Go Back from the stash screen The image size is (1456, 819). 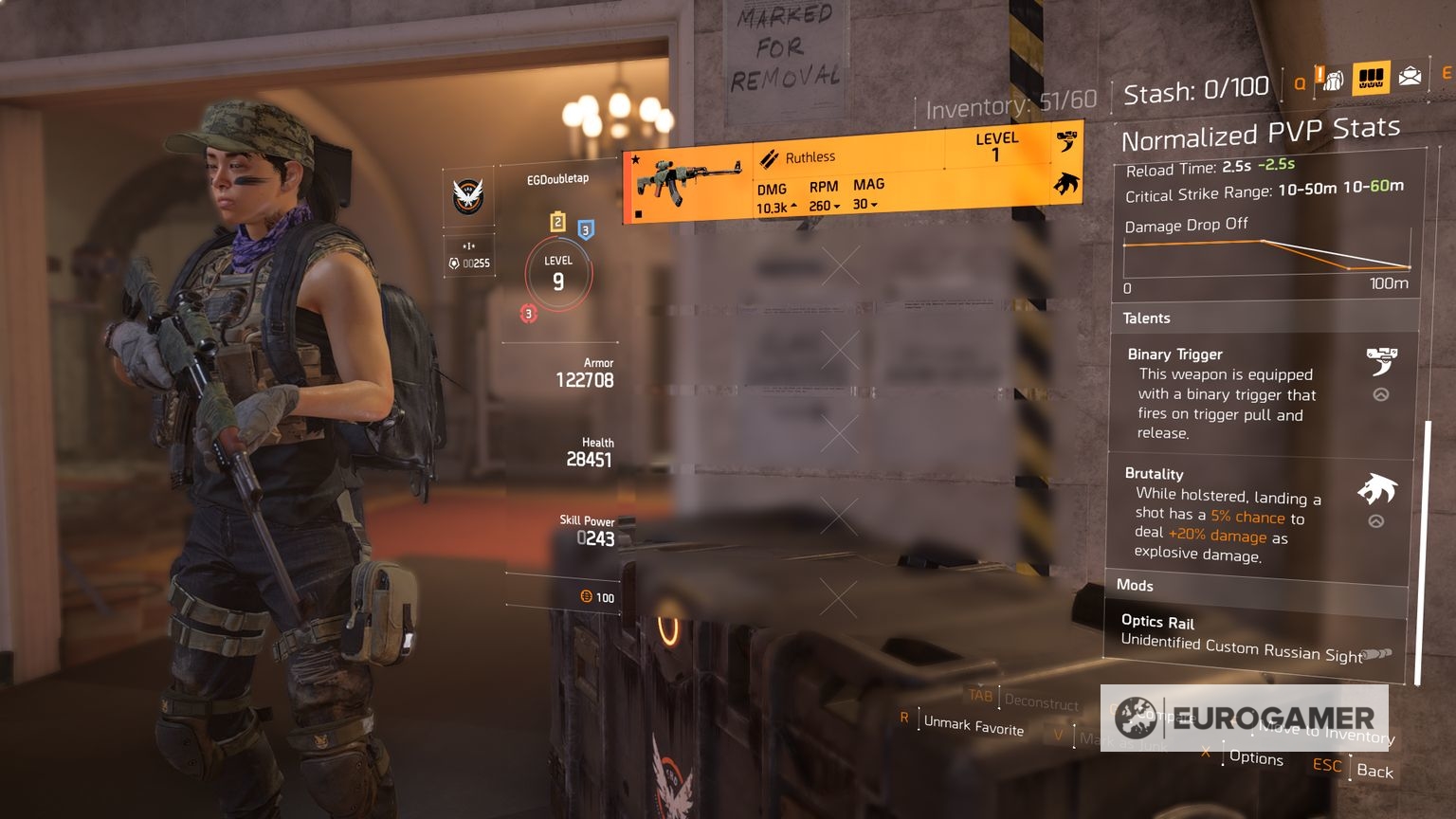tap(1374, 771)
